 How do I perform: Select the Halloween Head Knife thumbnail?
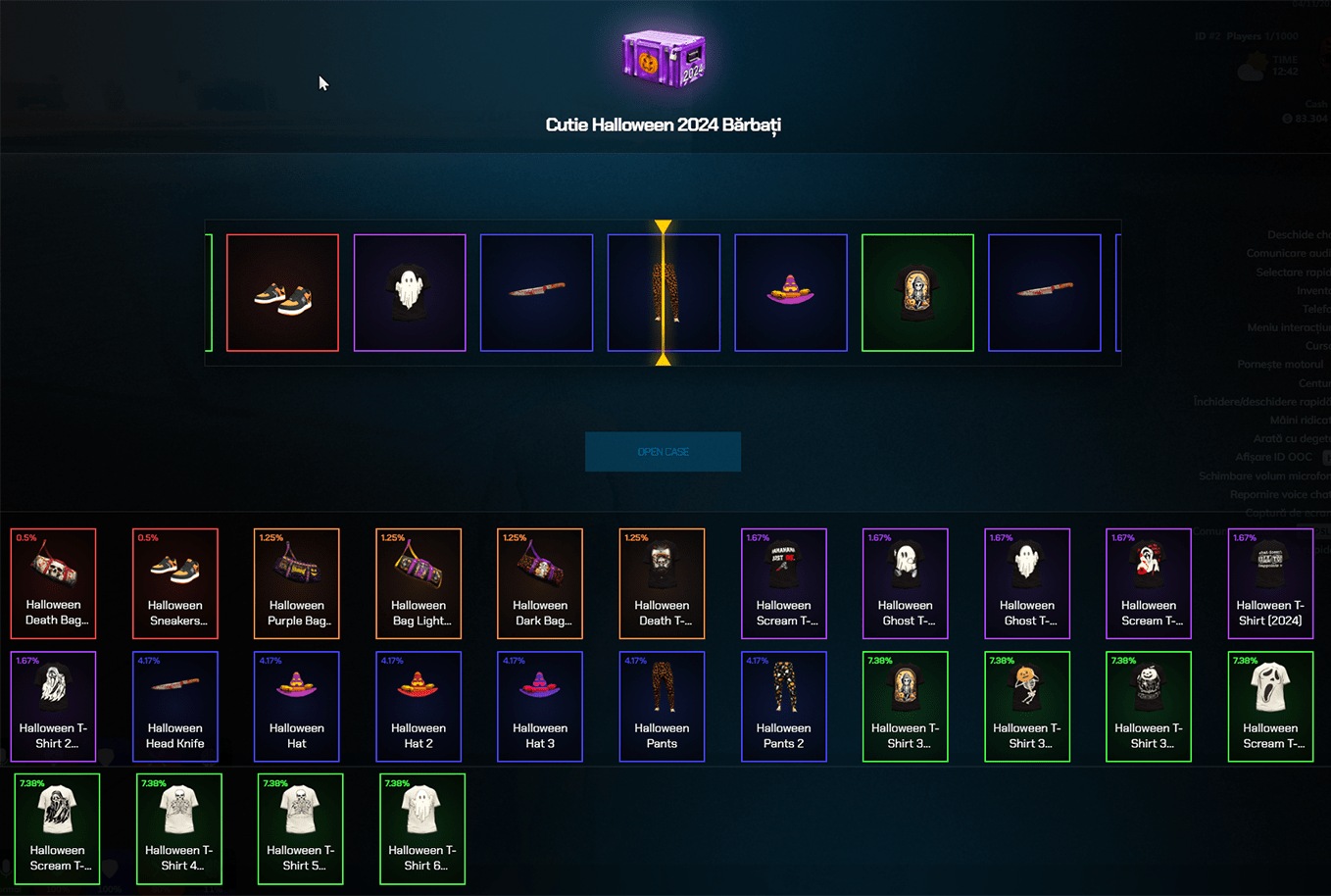tap(174, 706)
